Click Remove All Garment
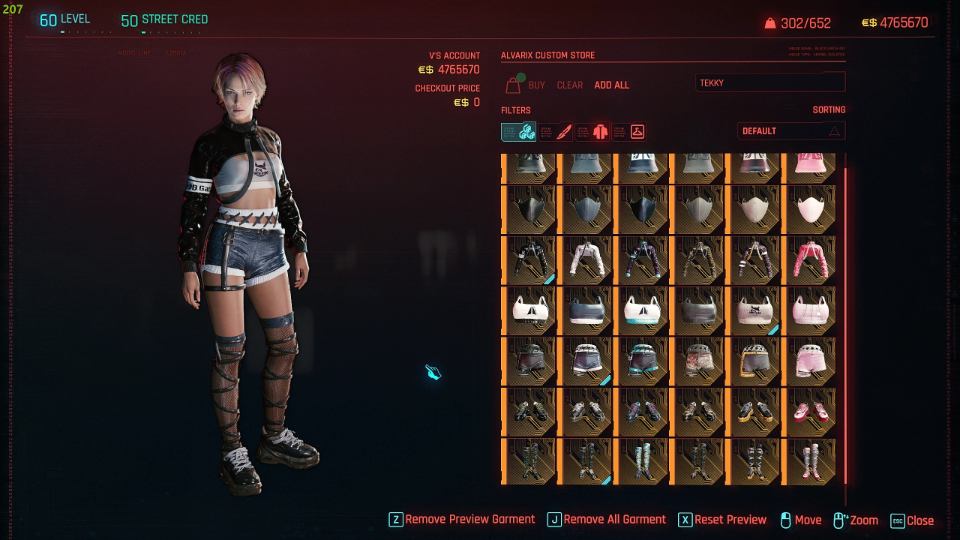The width and height of the screenshot is (960, 540). click(x=606, y=520)
